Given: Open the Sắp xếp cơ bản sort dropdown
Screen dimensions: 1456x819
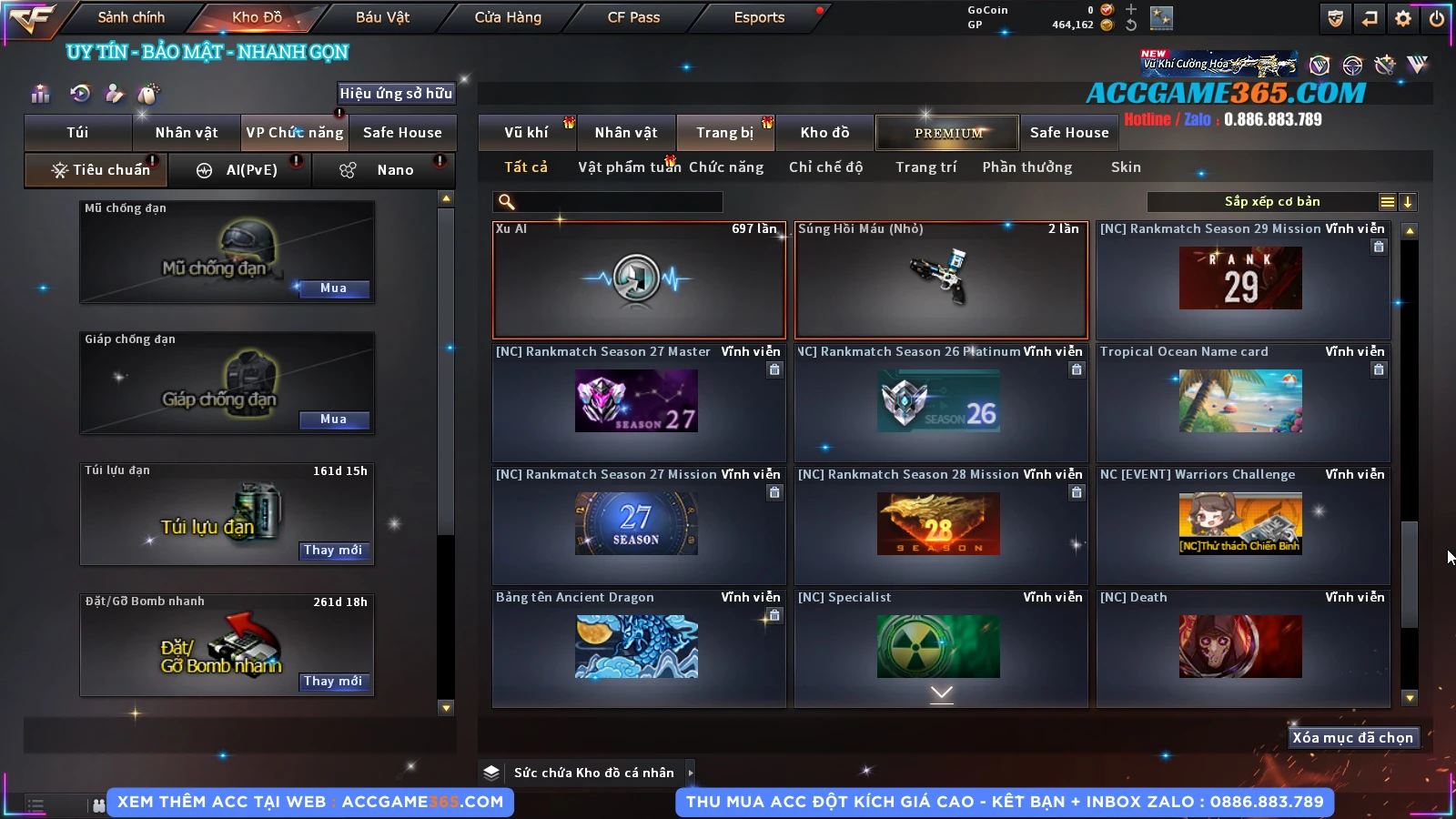Looking at the screenshot, I should [1271, 202].
